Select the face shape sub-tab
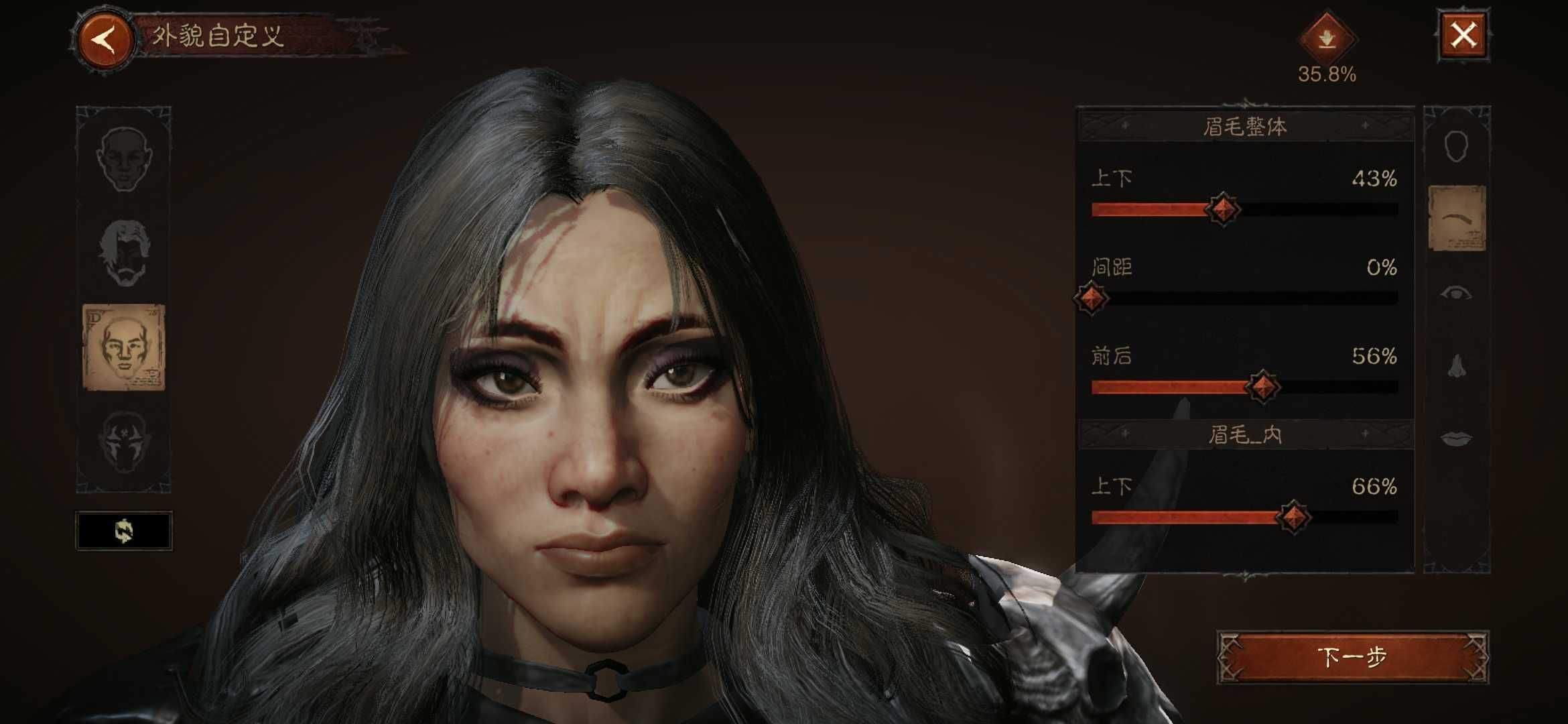 click(x=1456, y=146)
